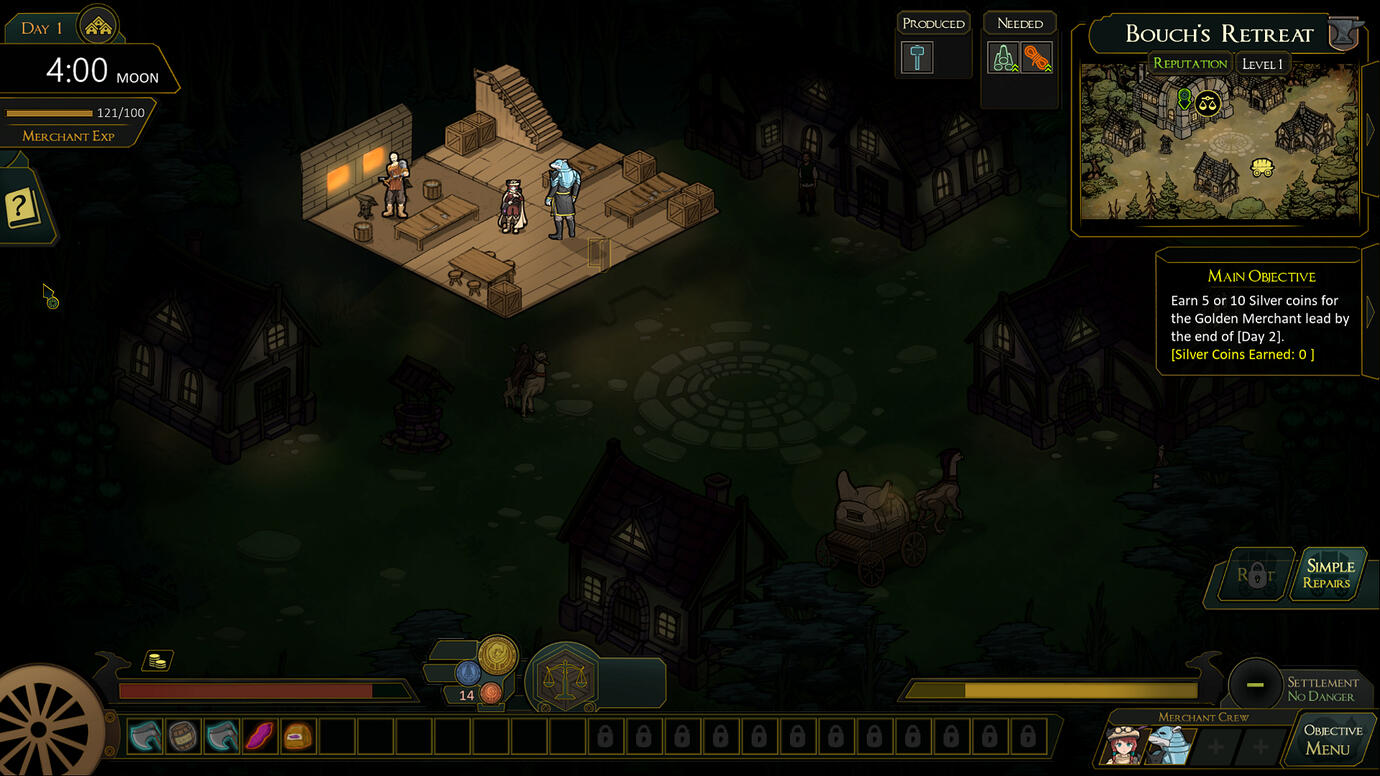Select the barrel item in the inventory
Screen dimensions: 1380x776
pos(184,737)
